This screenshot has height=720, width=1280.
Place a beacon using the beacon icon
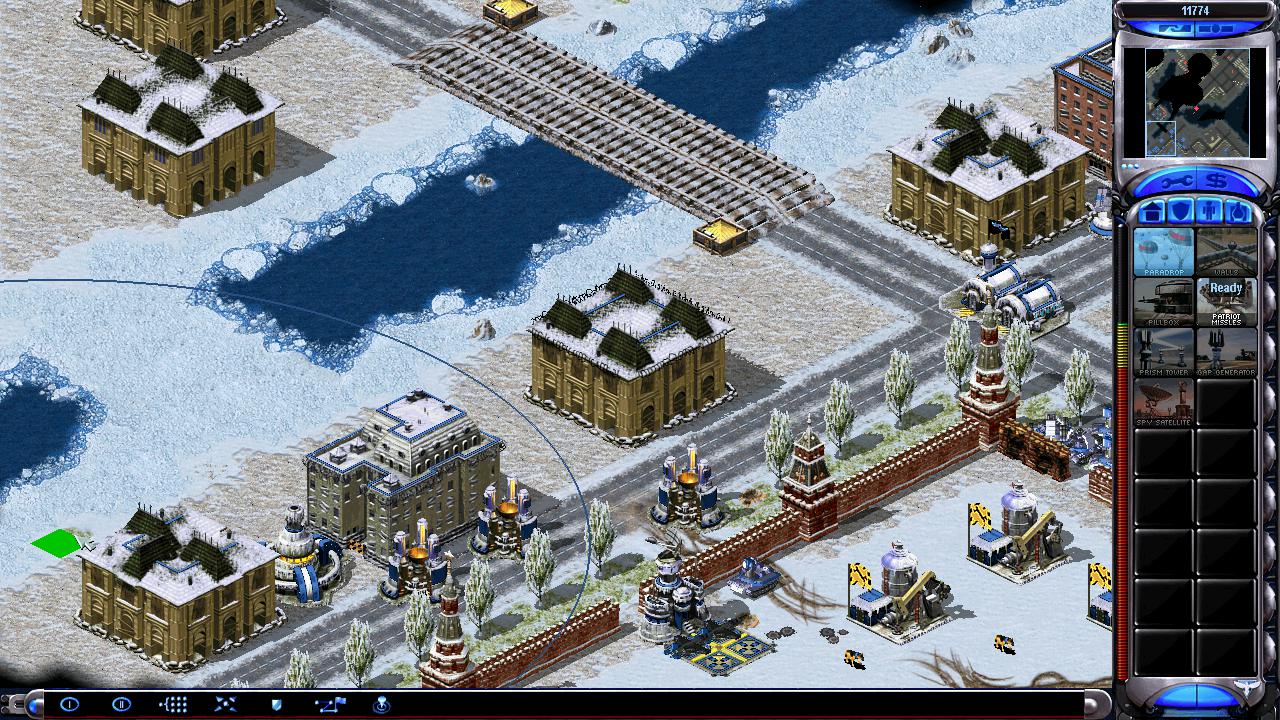point(381,704)
